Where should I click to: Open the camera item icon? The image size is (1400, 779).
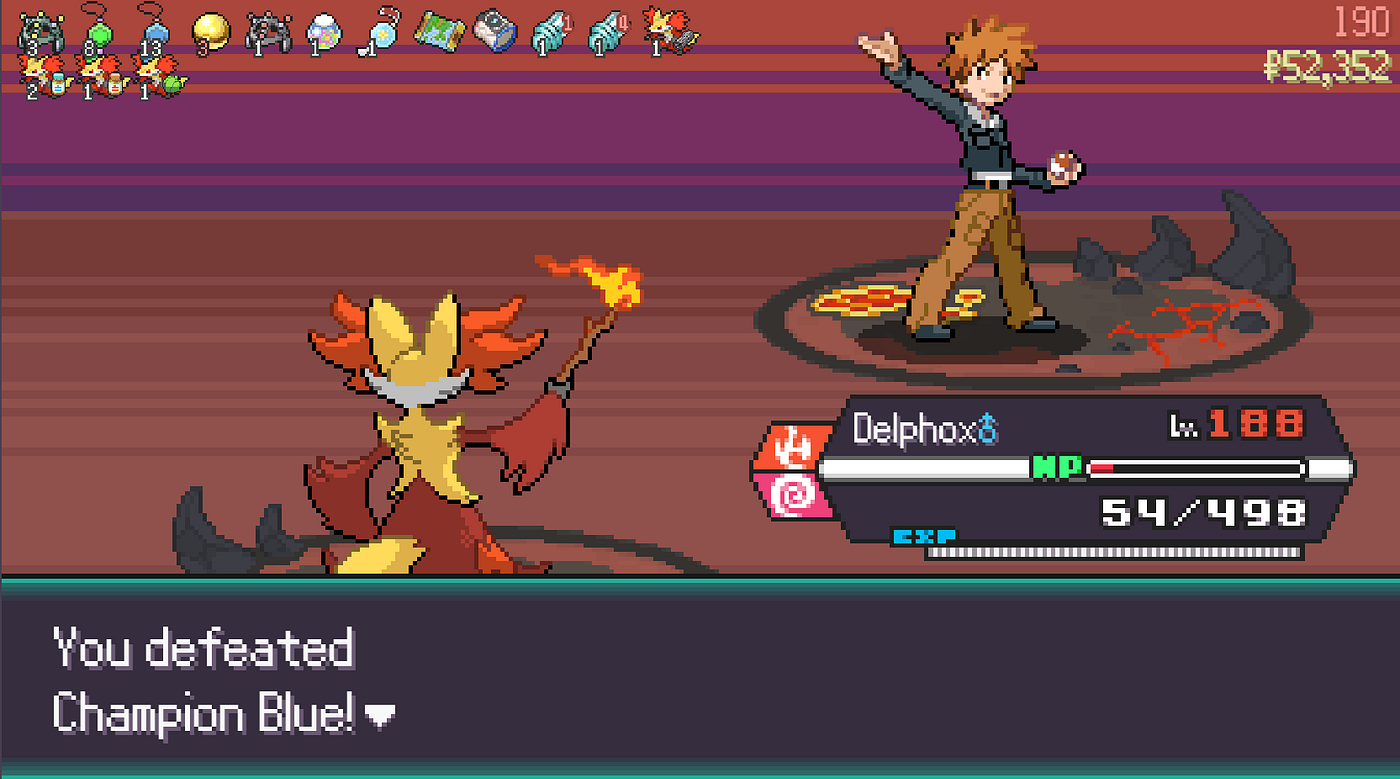click(493, 28)
